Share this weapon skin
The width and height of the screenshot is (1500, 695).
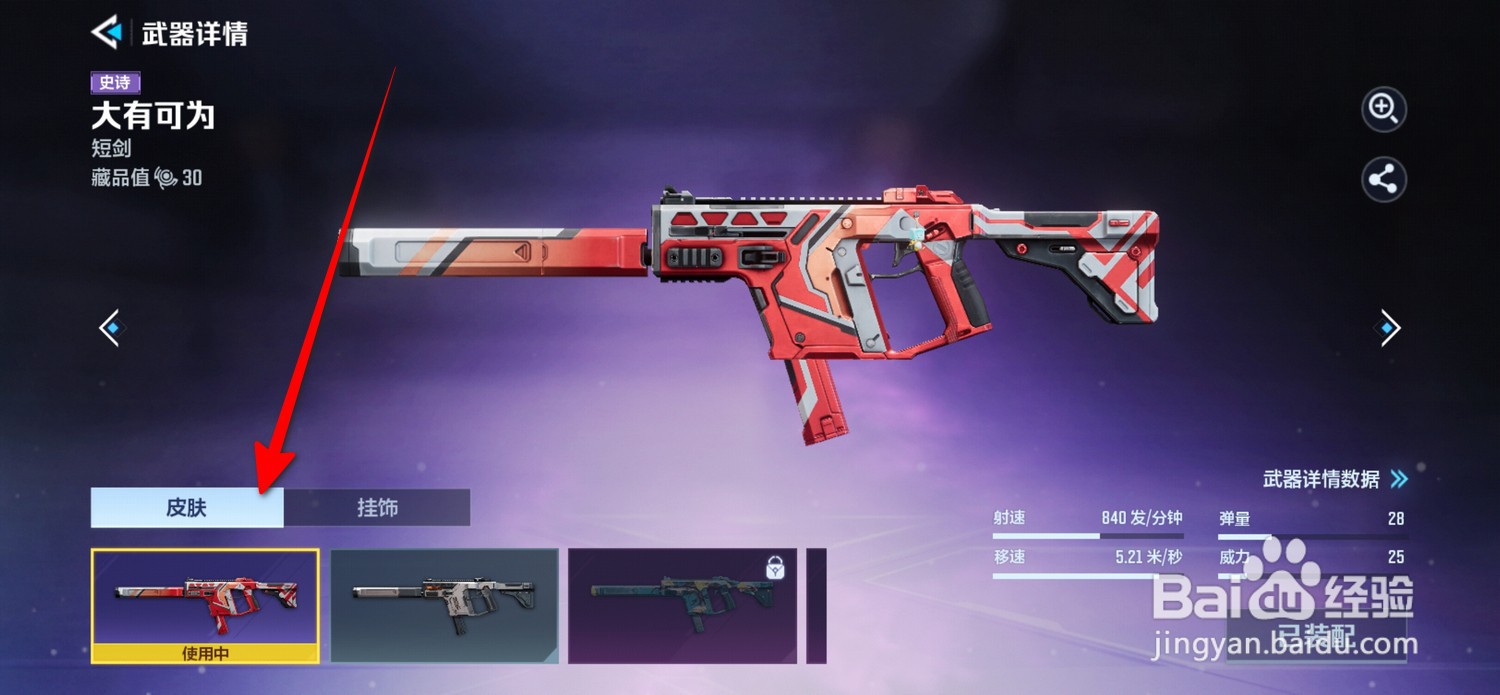pos(1384,181)
